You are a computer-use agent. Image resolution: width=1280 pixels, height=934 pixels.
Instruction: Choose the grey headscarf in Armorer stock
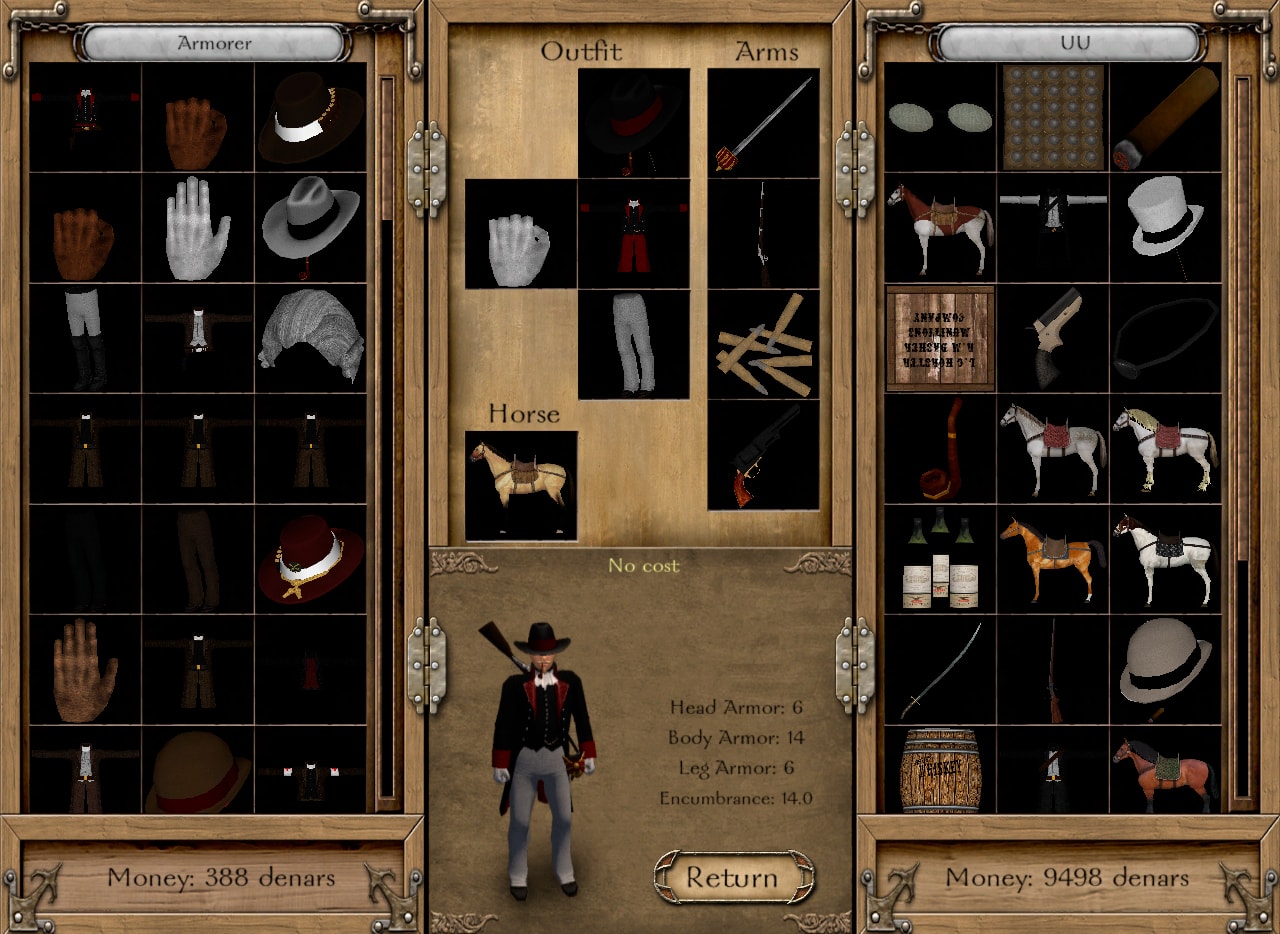[x=310, y=338]
